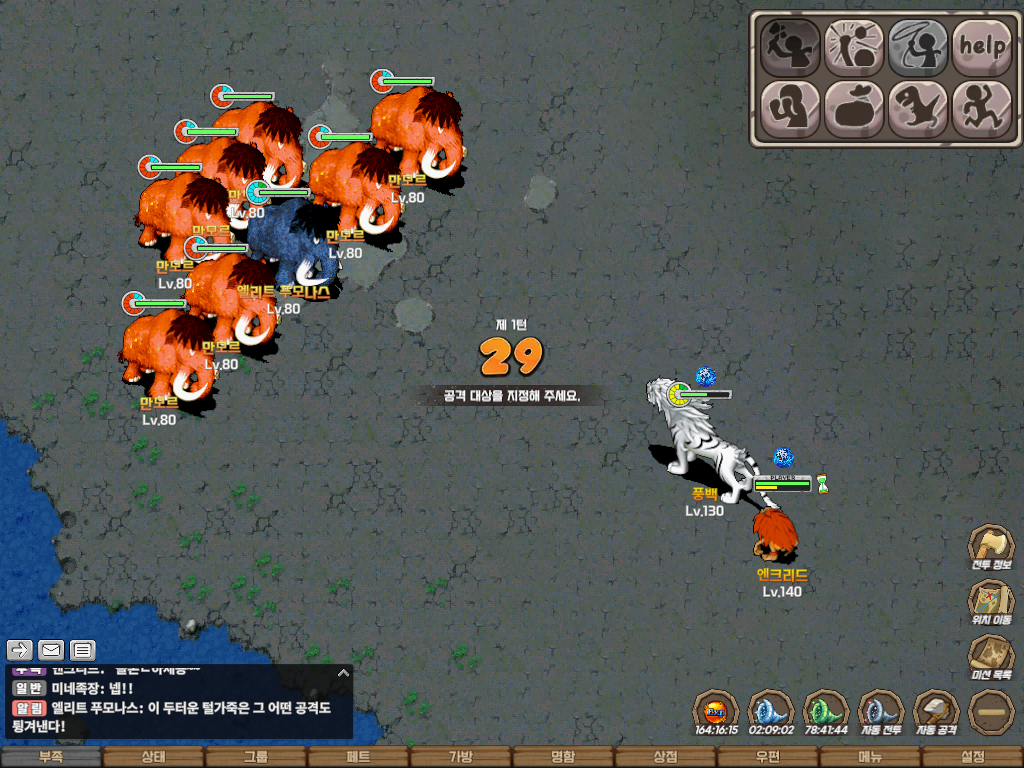
Task: Toggle 자동 공격 auto attack
Action: pos(936,712)
